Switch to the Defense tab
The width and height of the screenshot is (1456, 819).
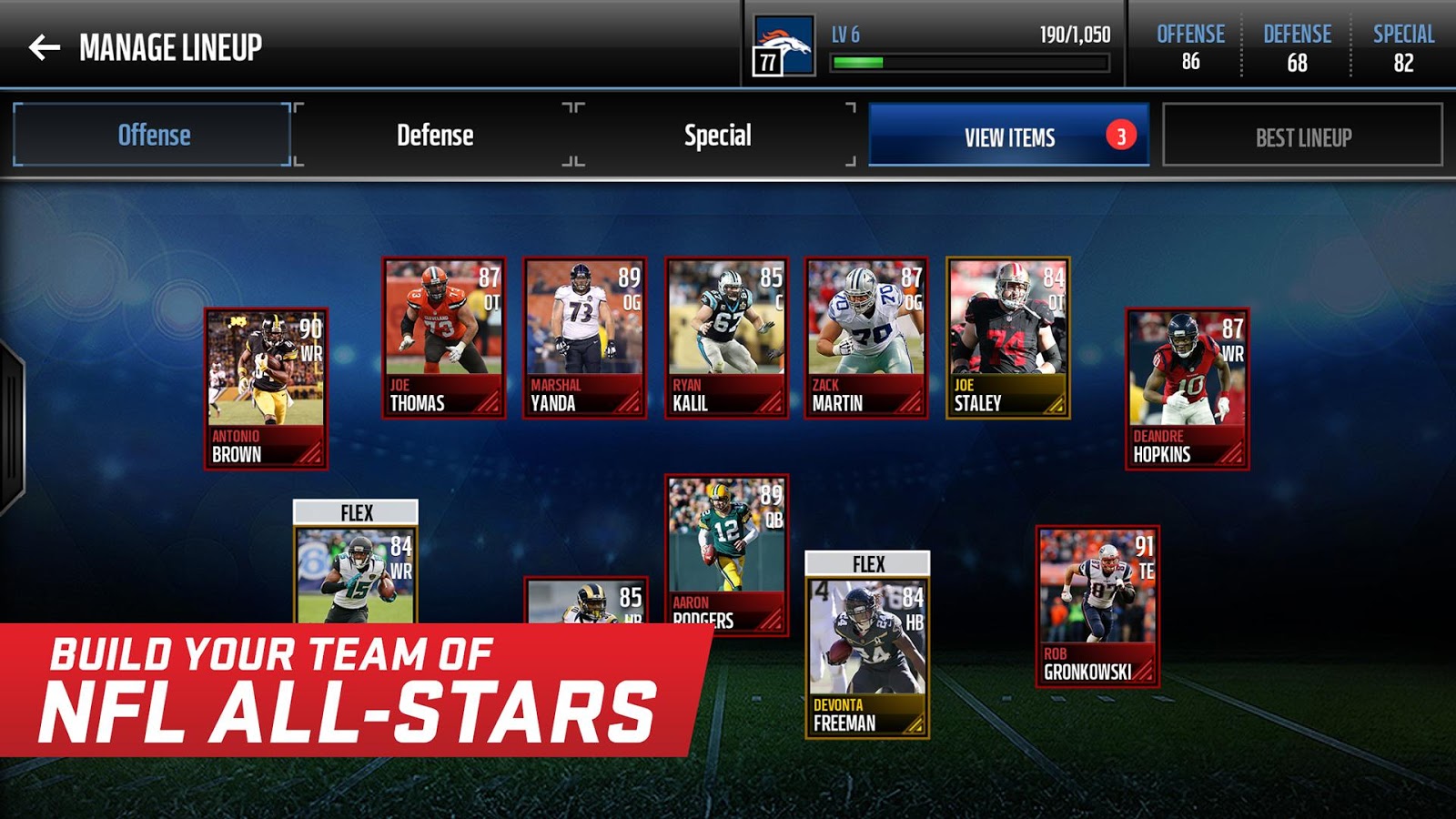[x=435, y=135]
